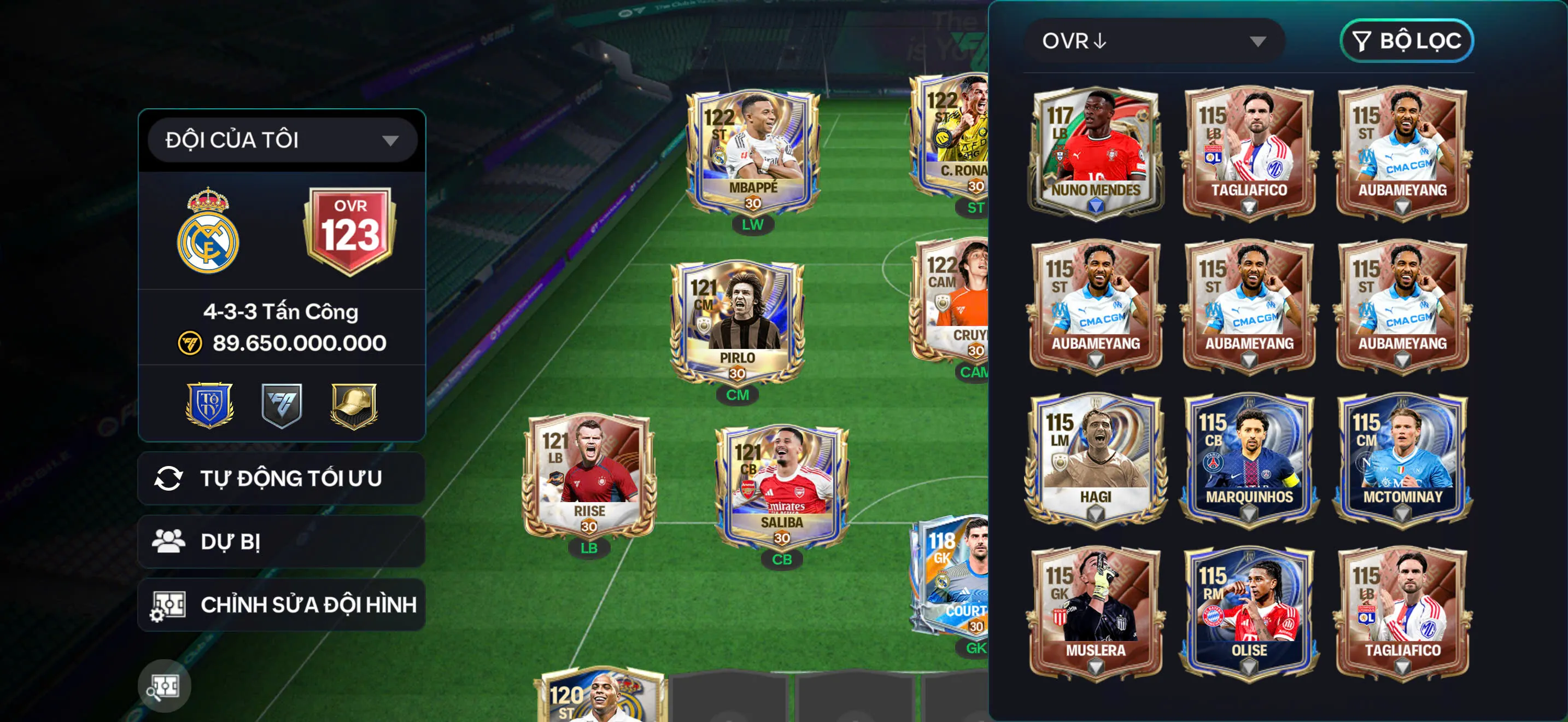
Task: Open the ĐỘI CỦA TÔI dropdown
Action: click(282, 140)
